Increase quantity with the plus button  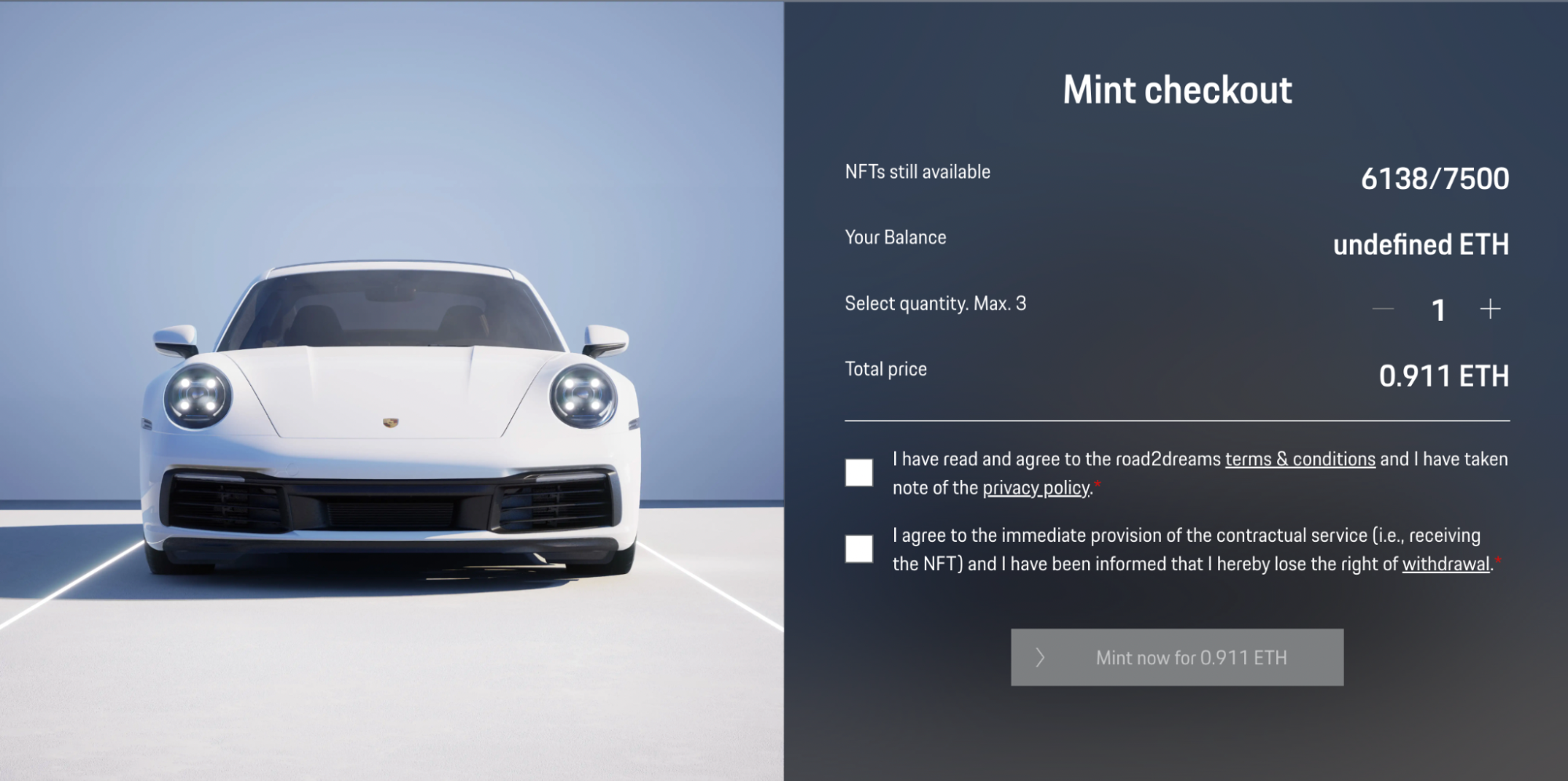[x=1490, y=310]
